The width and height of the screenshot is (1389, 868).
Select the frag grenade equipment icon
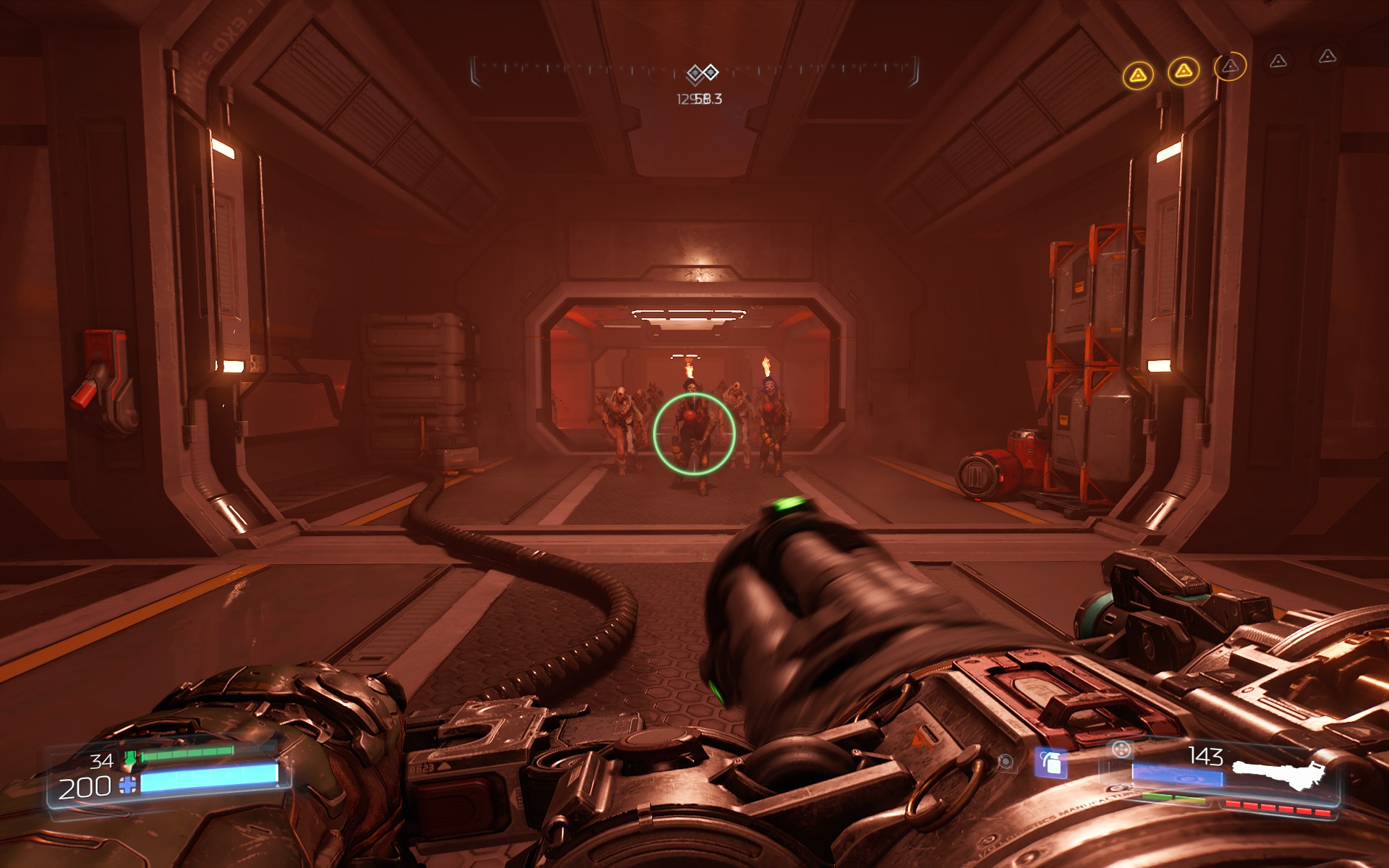(x=1050, y=762)
